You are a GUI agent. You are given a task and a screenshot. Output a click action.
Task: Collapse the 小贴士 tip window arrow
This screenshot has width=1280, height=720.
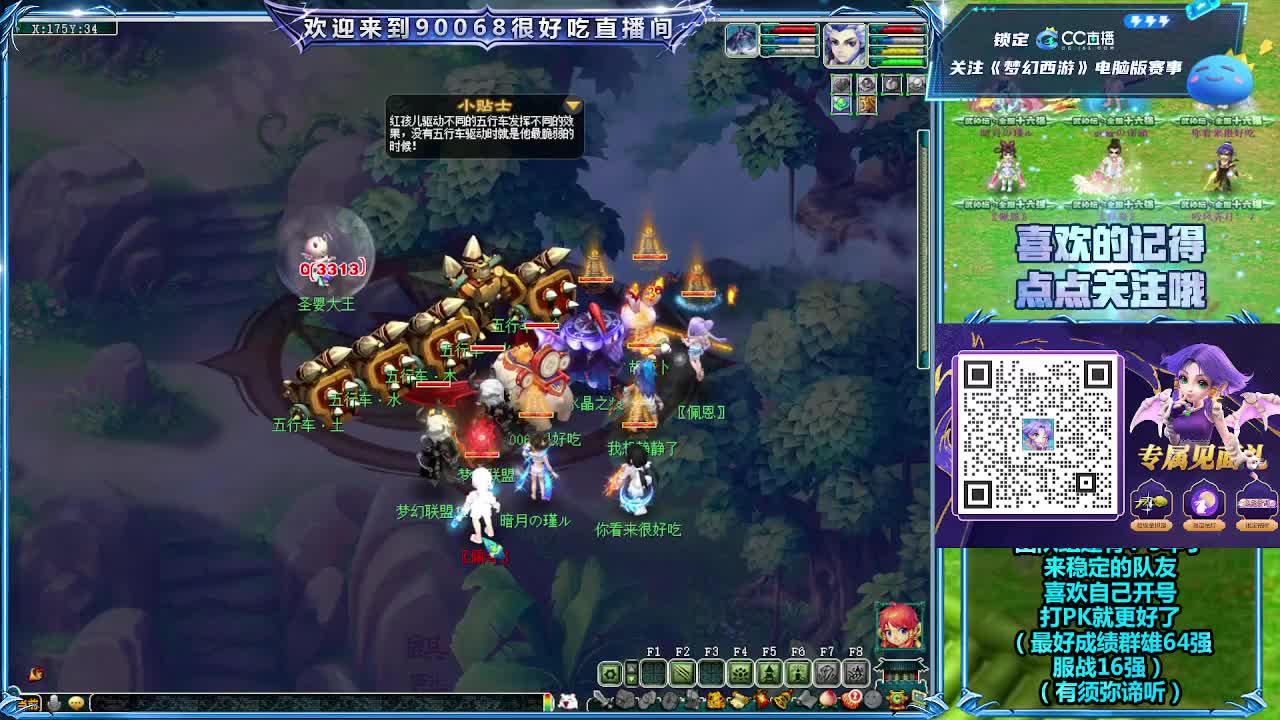click(571, 104)
